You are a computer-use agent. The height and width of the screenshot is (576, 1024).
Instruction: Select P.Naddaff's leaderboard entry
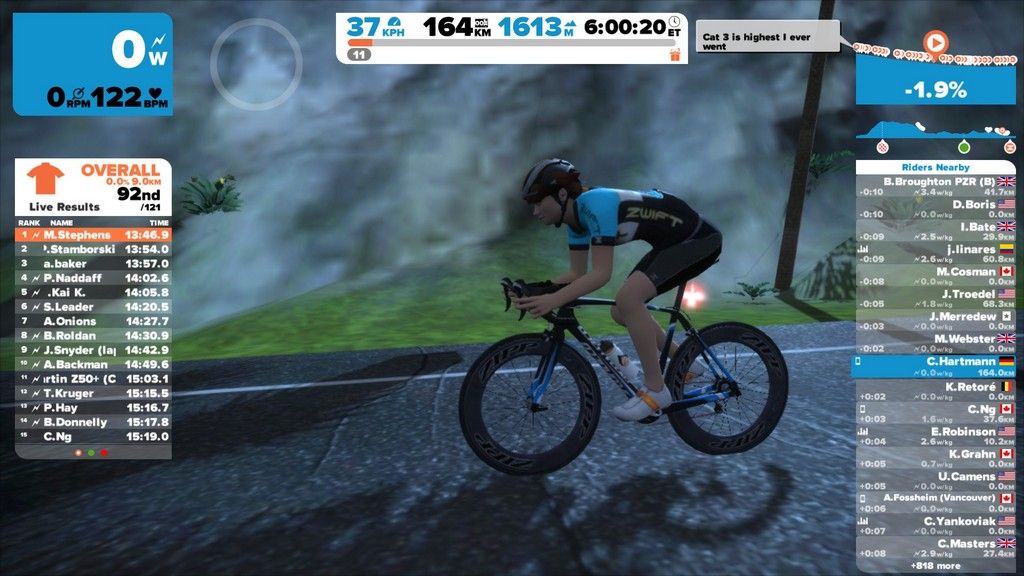(93, 278)
